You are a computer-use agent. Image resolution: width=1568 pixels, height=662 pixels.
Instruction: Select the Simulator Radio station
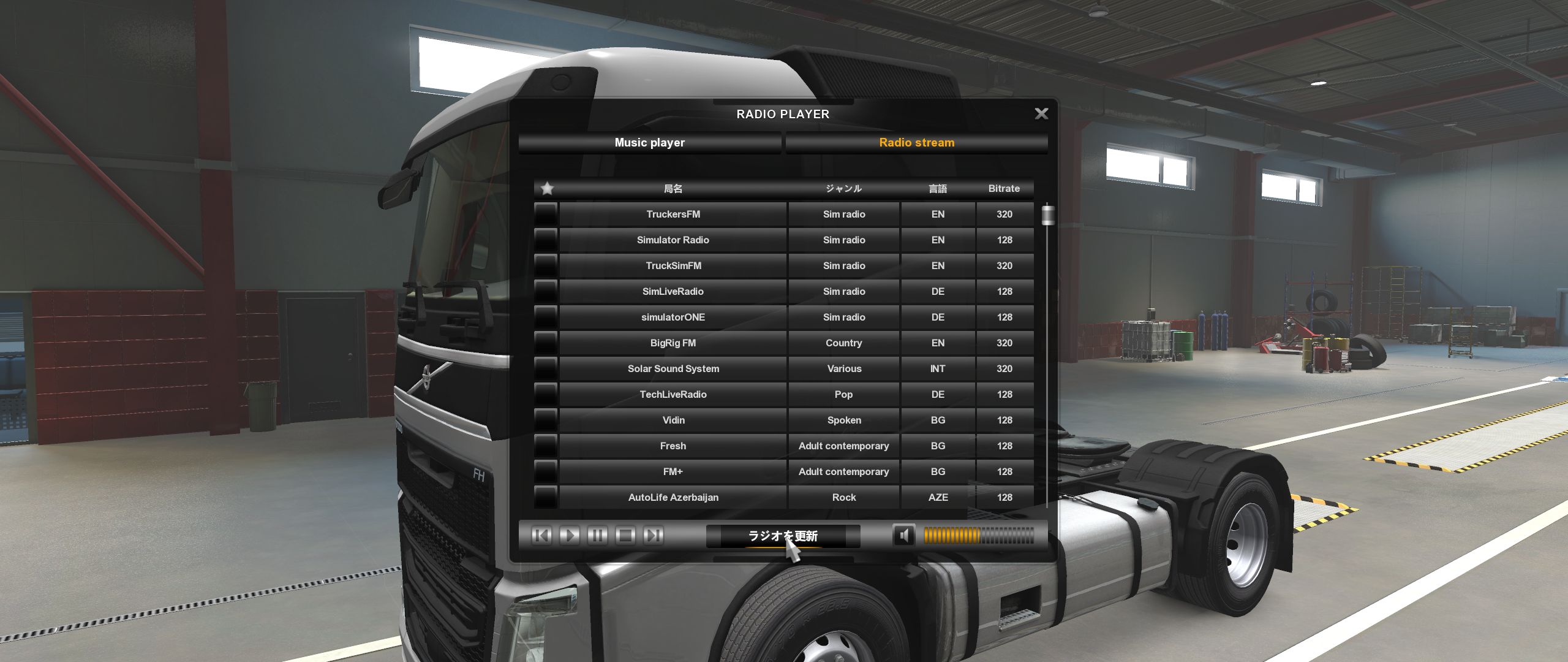(x=673, y=240)
